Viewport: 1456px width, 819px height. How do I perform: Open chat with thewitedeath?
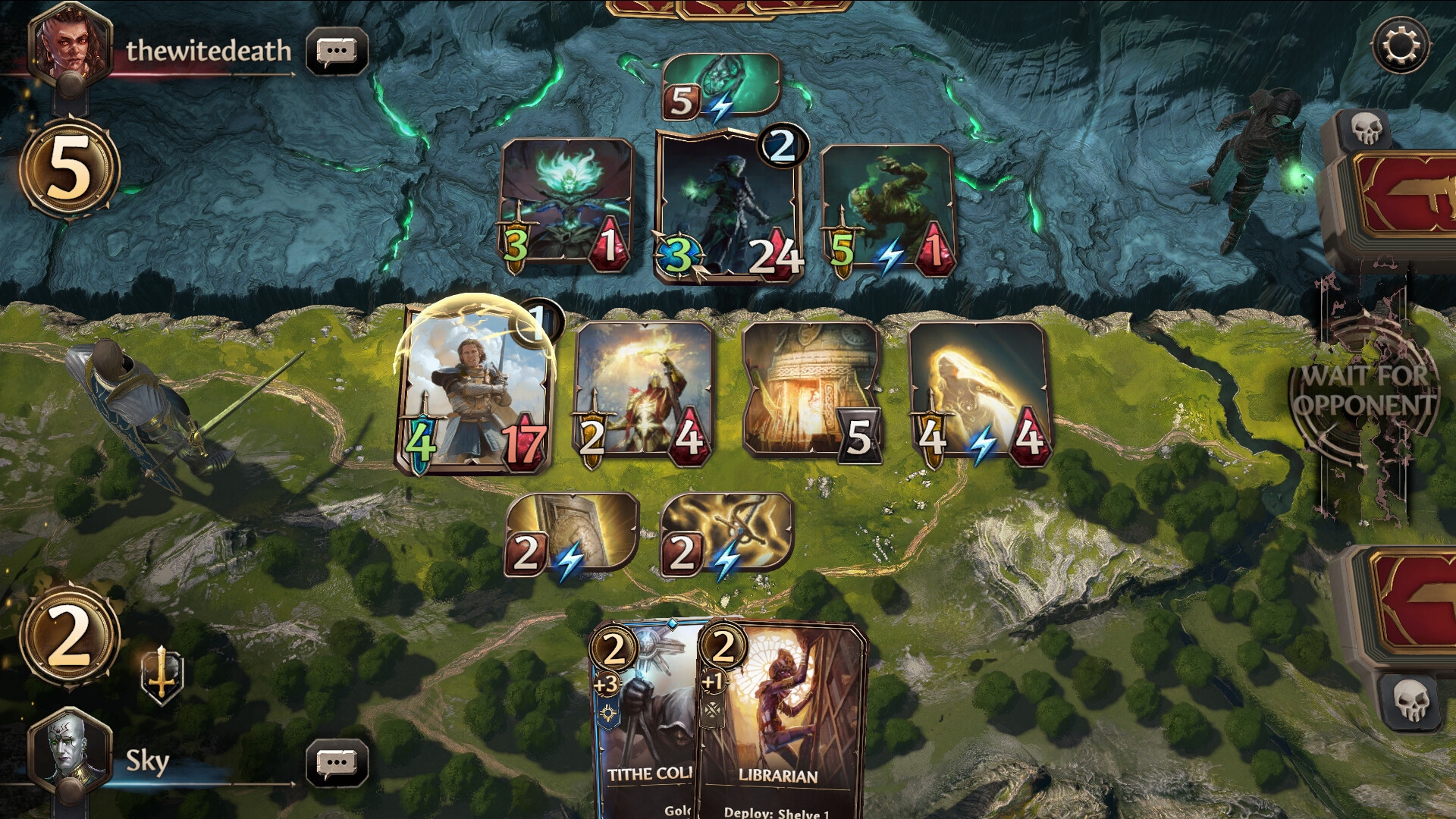(337, 52)
